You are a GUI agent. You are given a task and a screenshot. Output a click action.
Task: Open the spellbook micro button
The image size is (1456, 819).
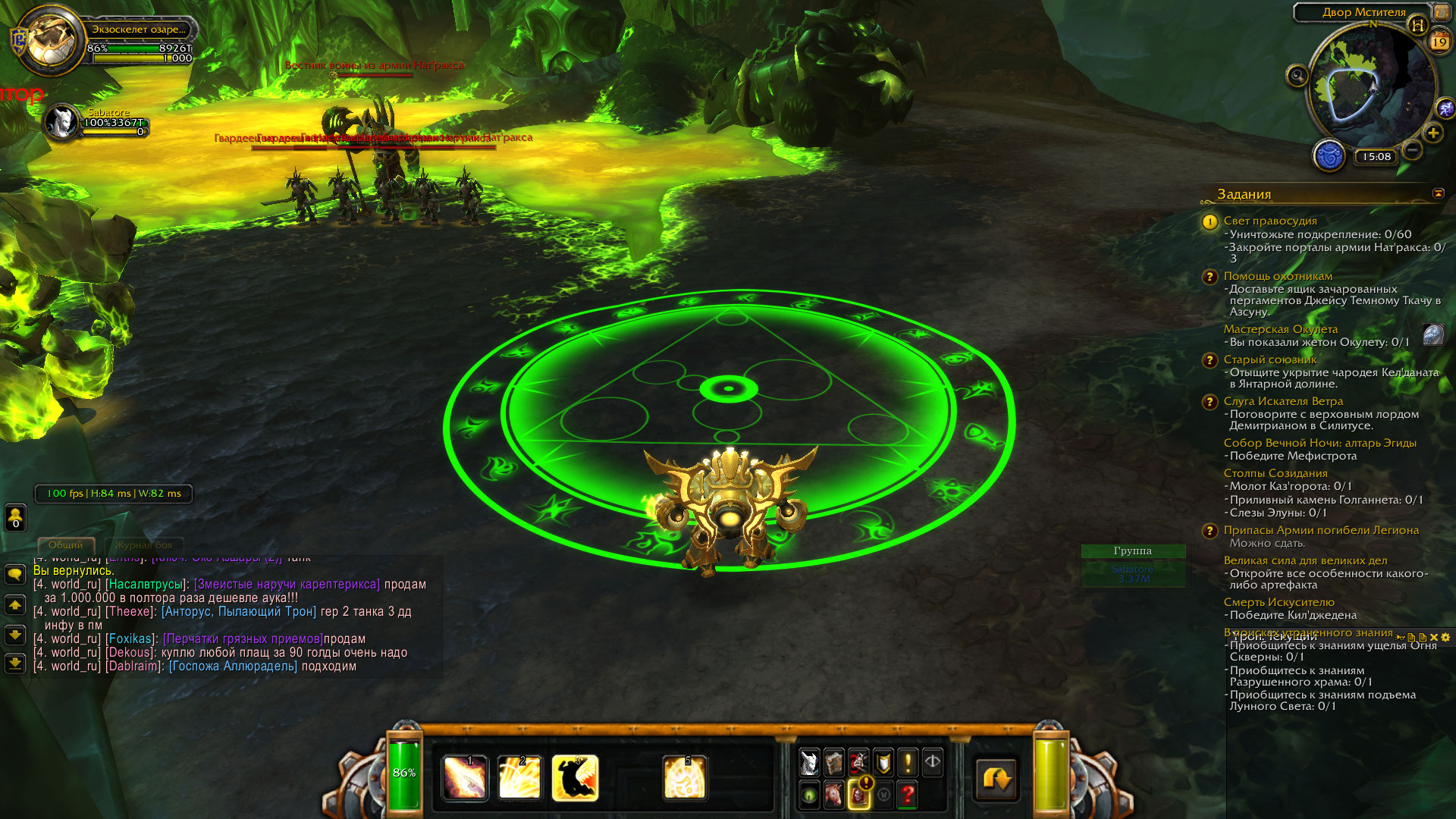pyautogui.click(x=834, y=762)
